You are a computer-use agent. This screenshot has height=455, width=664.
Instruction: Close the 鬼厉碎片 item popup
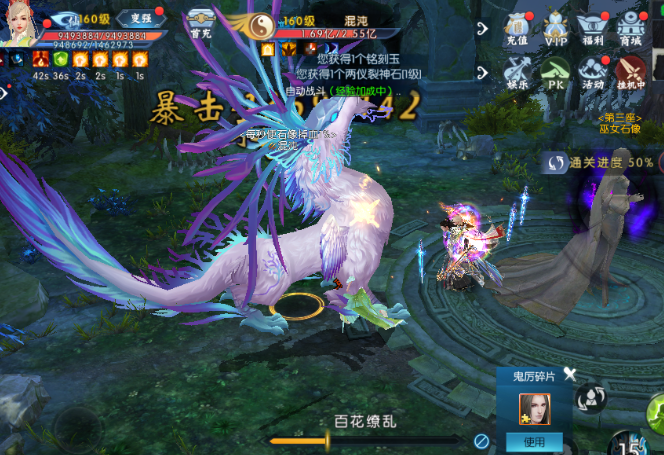[570, 374]
